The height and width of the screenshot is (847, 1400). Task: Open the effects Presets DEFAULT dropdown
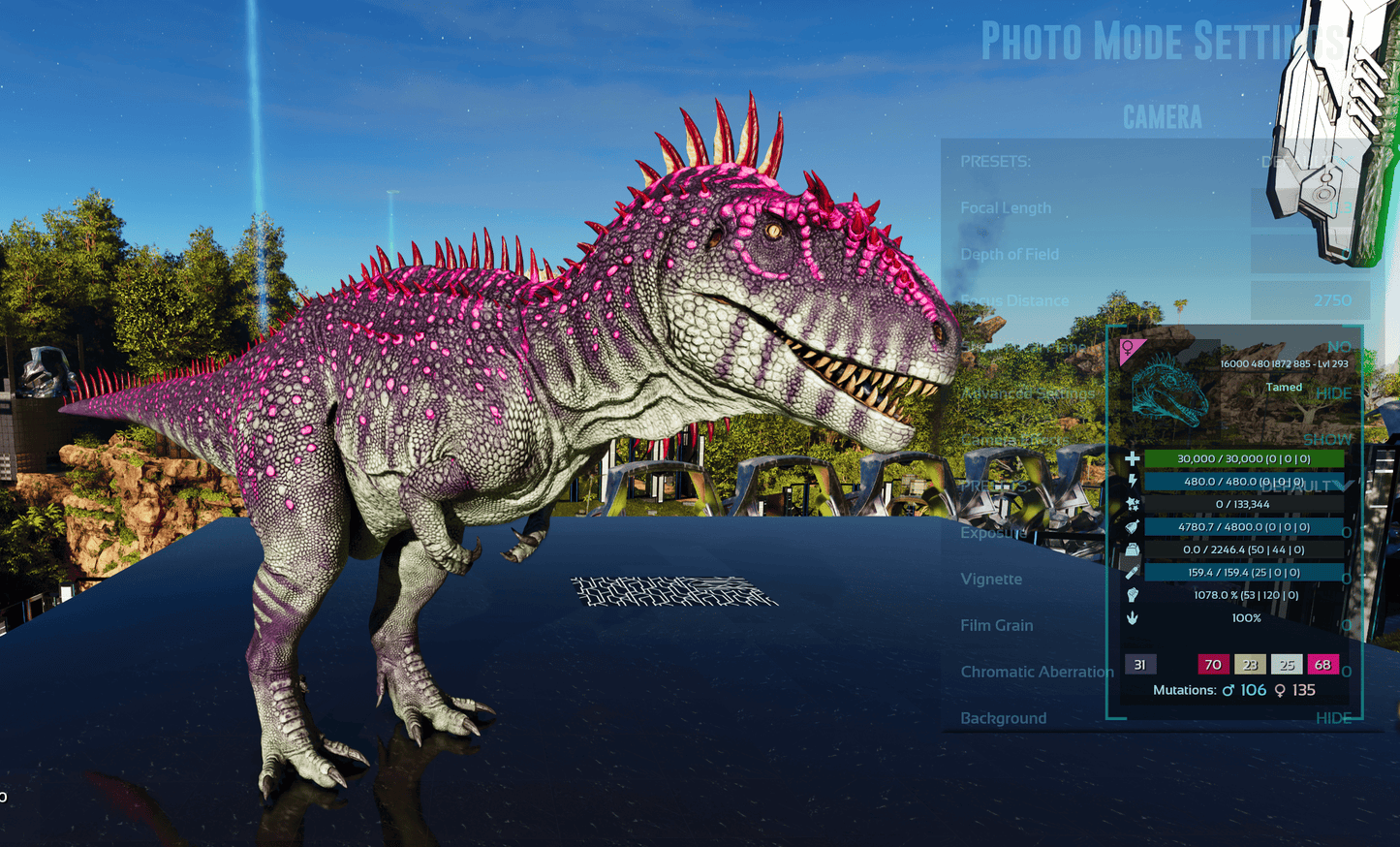coord(1306,486)
